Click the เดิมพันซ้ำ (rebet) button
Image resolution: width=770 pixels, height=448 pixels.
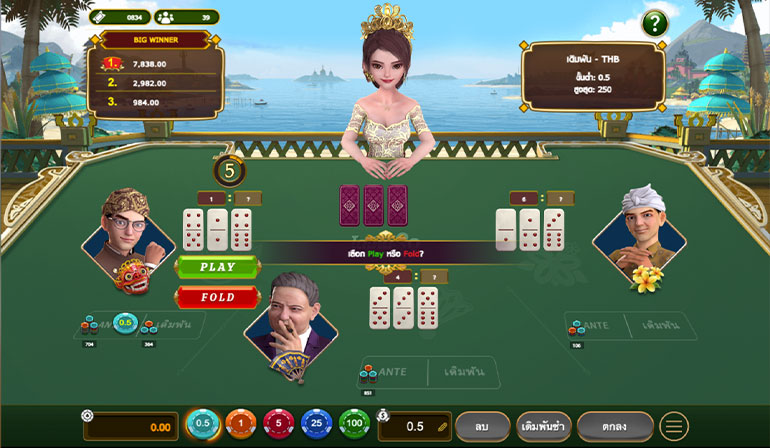pos(544,426)
